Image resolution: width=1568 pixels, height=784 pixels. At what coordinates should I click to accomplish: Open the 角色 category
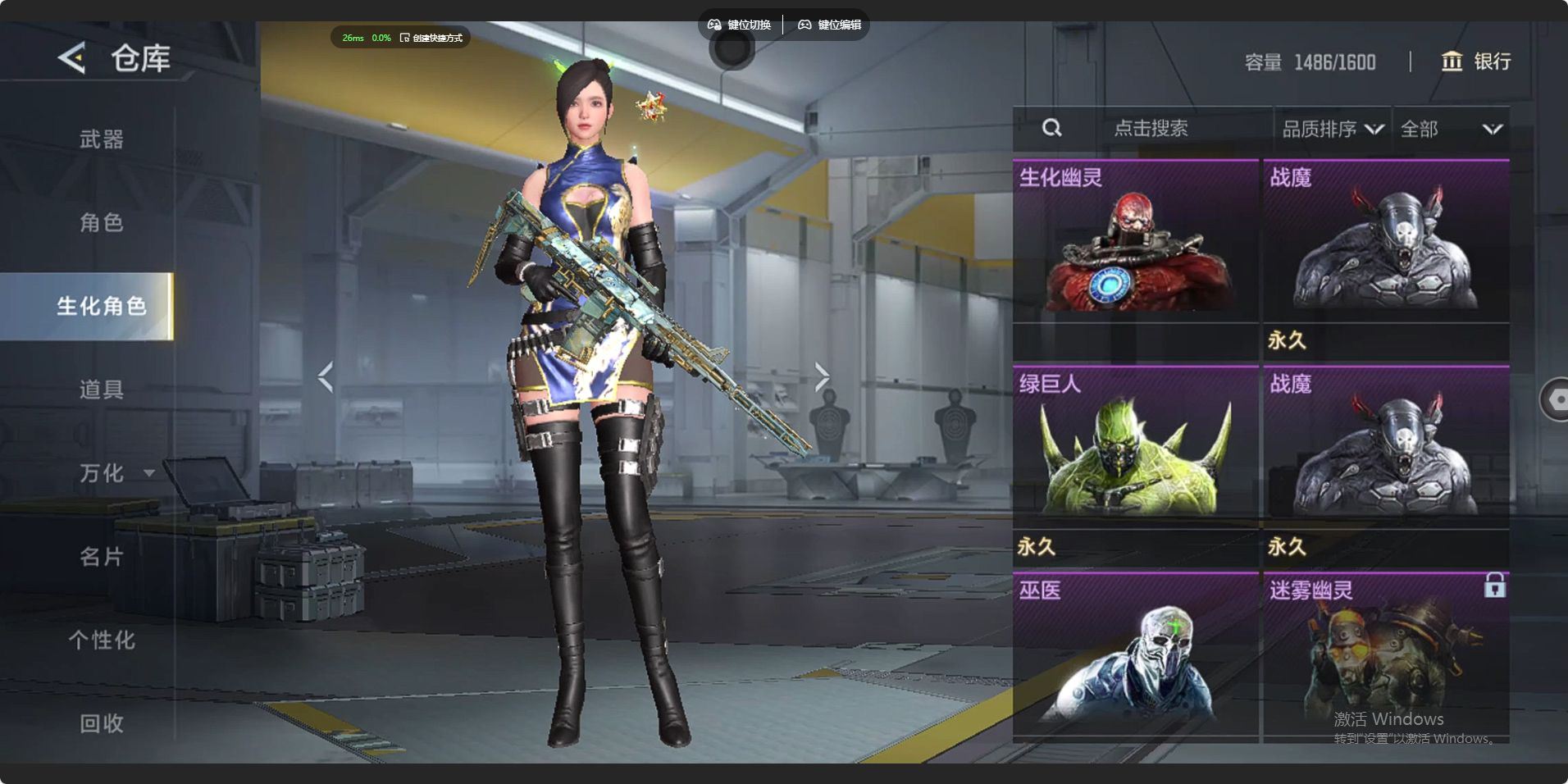[x=101, y=222]
